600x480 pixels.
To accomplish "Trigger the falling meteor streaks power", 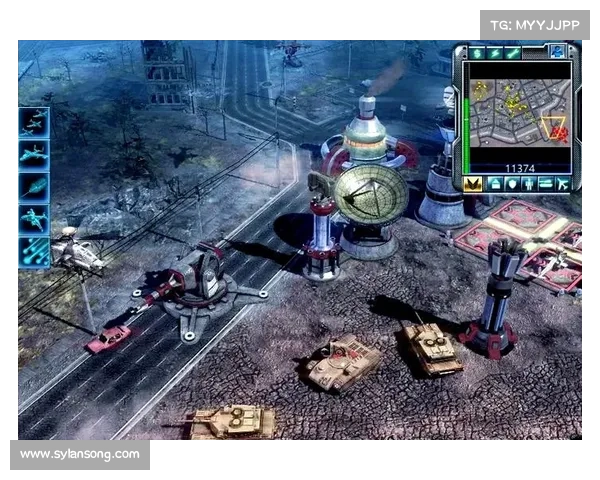I will coord(33,251).
